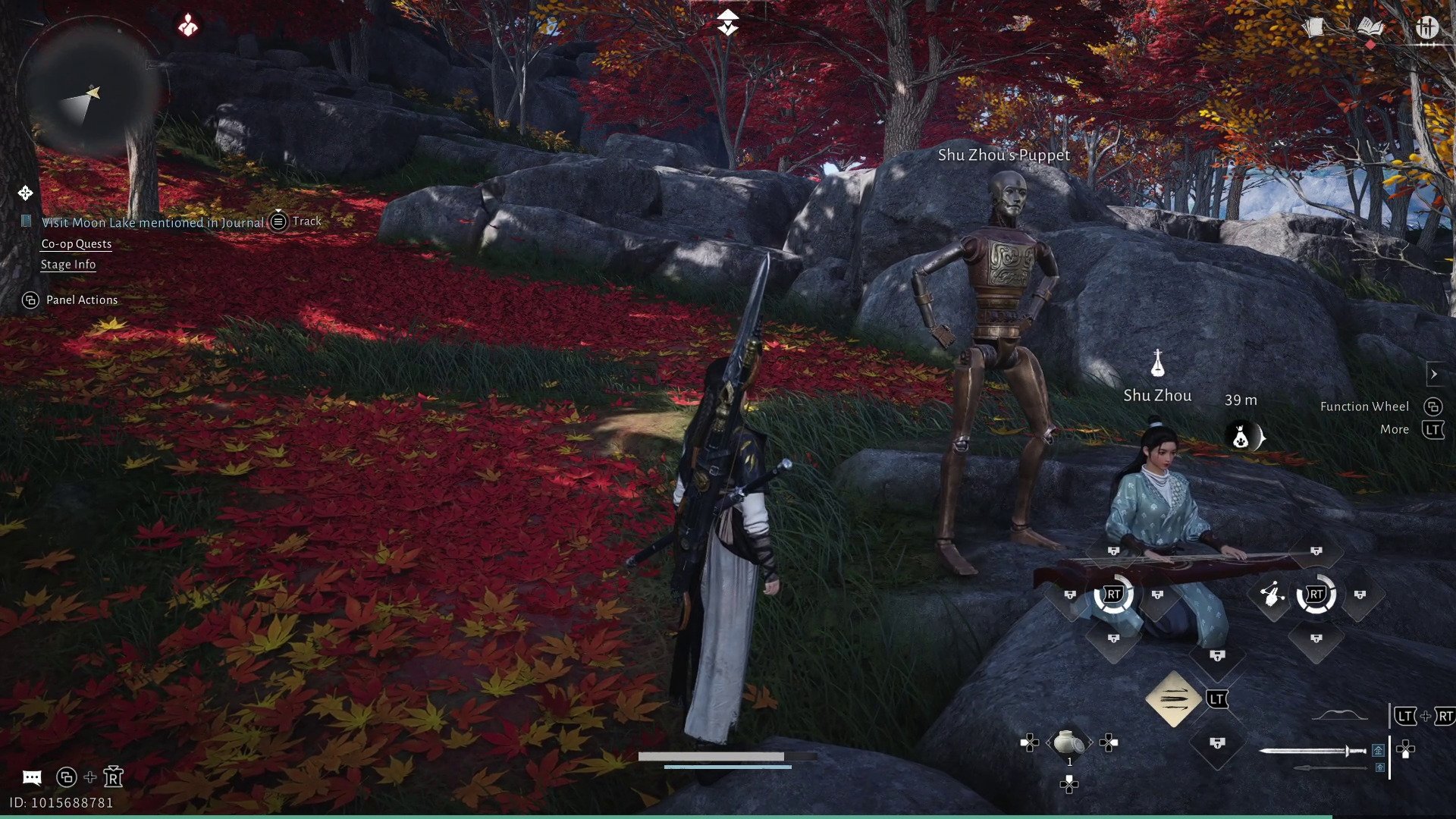Click the red character icon beside the minimap

[188, 27]
